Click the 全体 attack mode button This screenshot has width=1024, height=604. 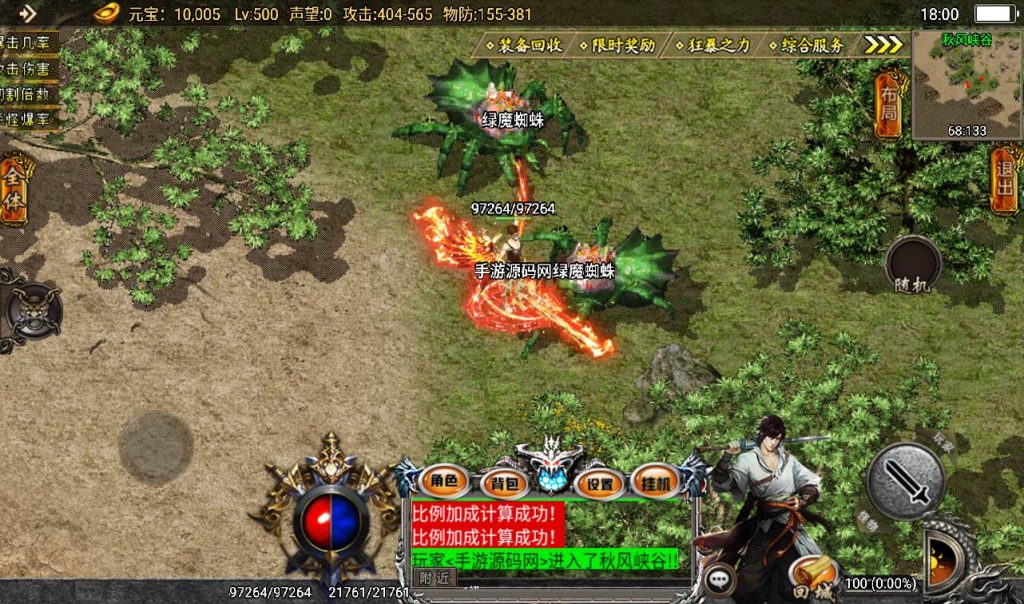[x=15, y=190]
